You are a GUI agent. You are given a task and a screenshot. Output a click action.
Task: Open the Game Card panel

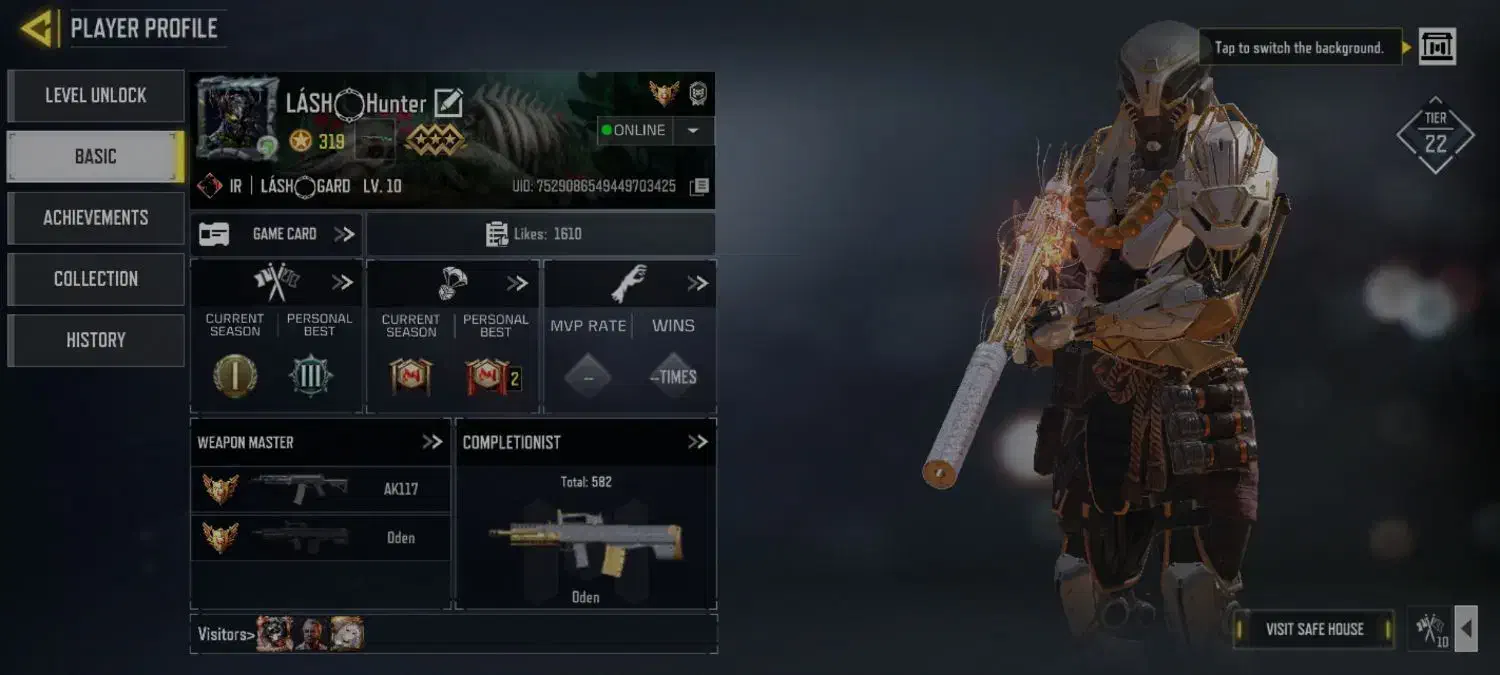pyautogui.click(x=277, y=234)
